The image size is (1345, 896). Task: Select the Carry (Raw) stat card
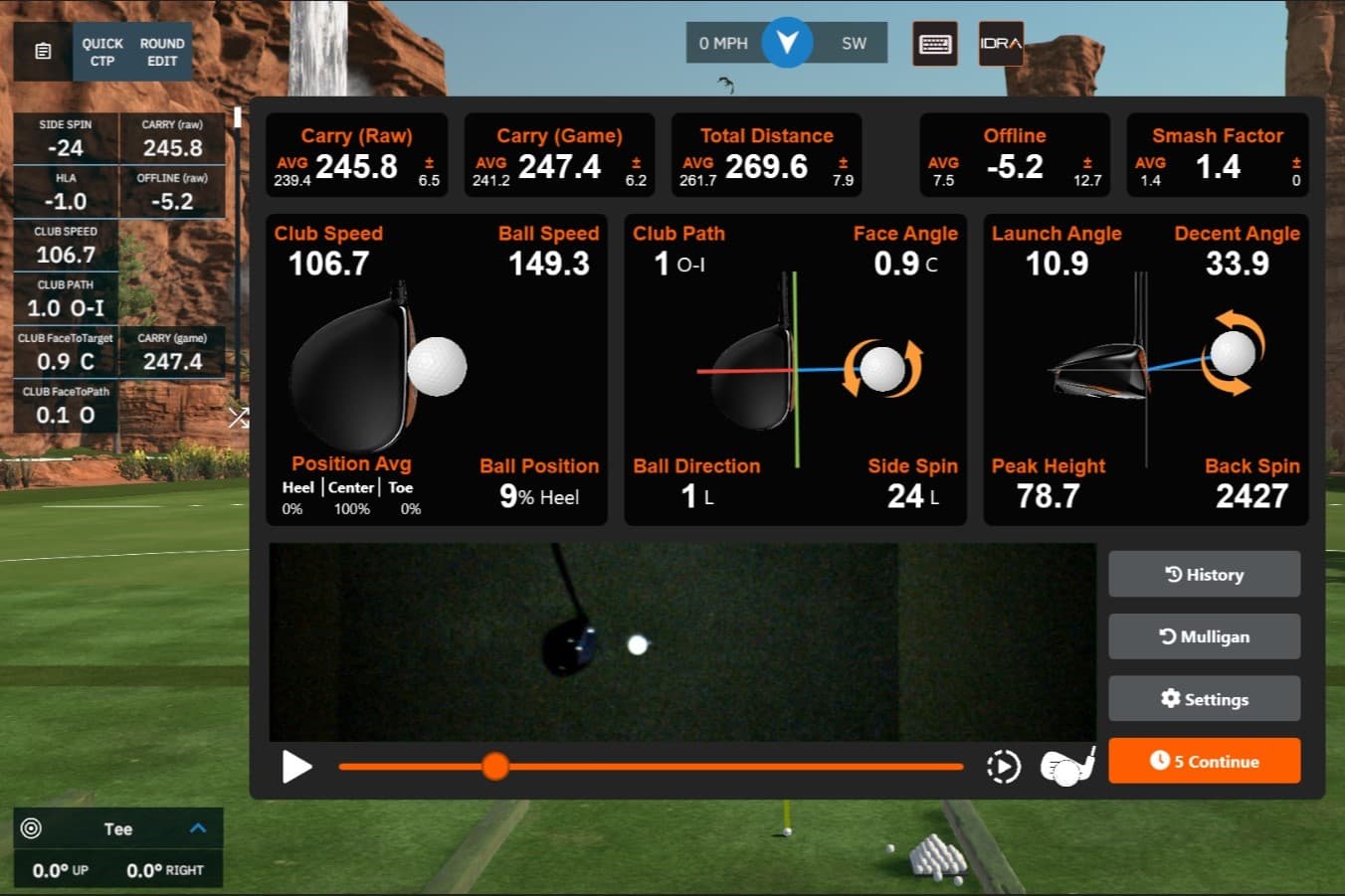point(356,155)
